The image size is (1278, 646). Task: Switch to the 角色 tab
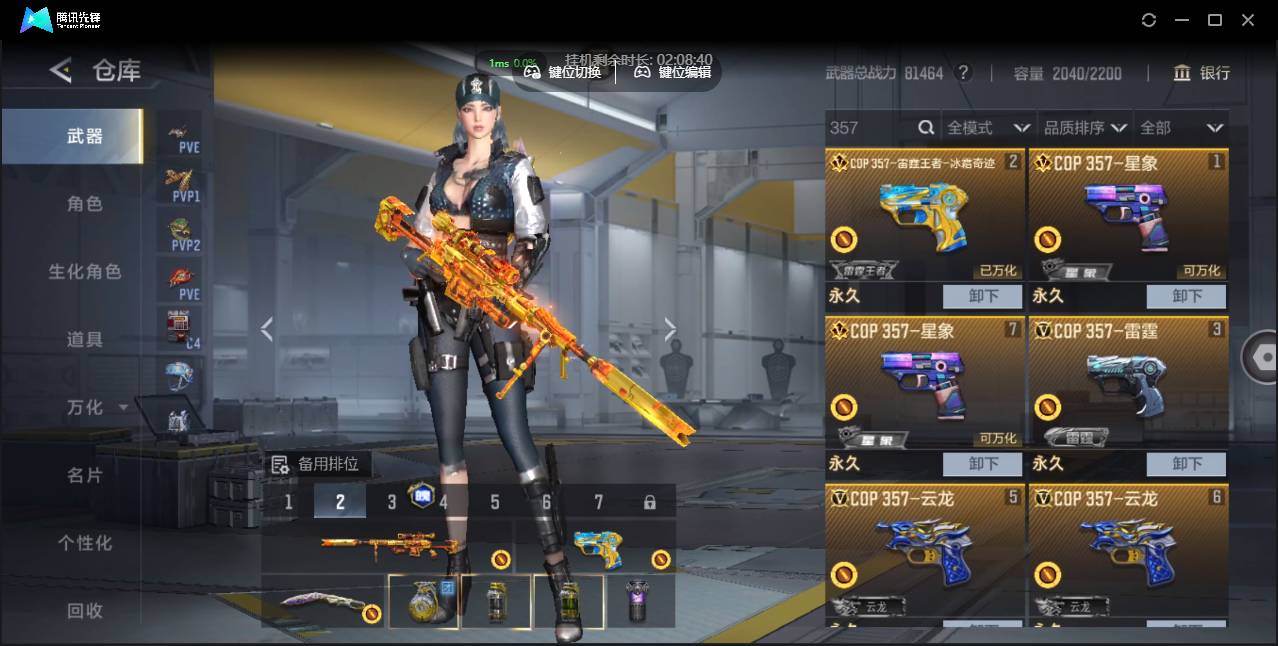[84, 204]
